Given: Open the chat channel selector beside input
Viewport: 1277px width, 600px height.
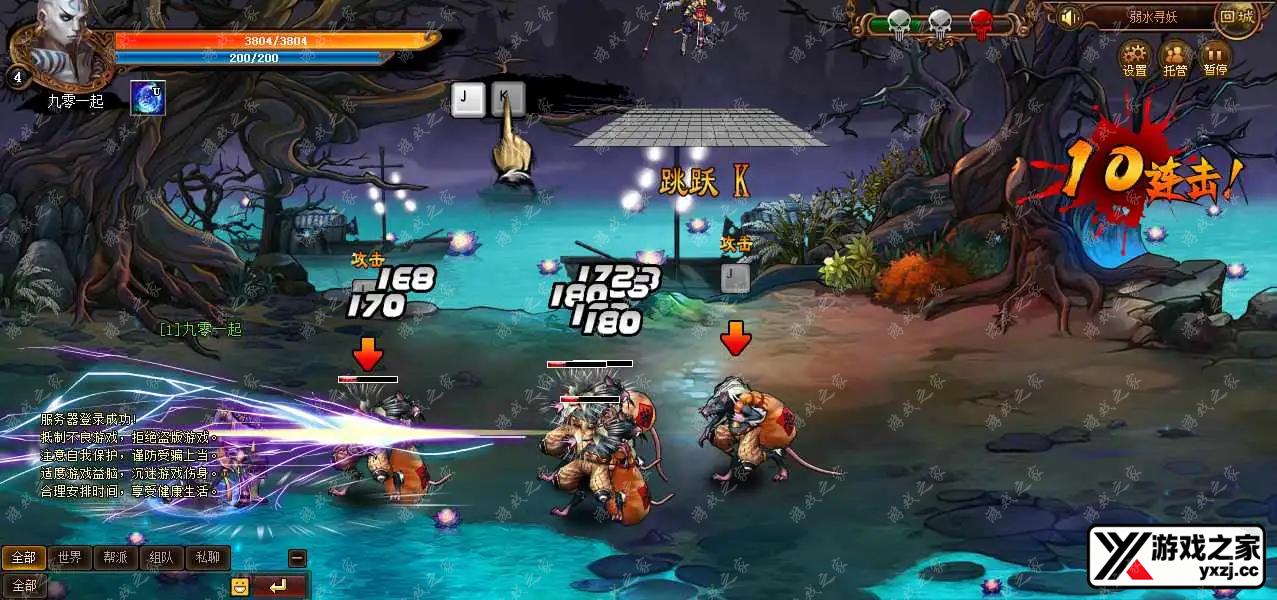Looking at the screenshot, I should point(24,586).
